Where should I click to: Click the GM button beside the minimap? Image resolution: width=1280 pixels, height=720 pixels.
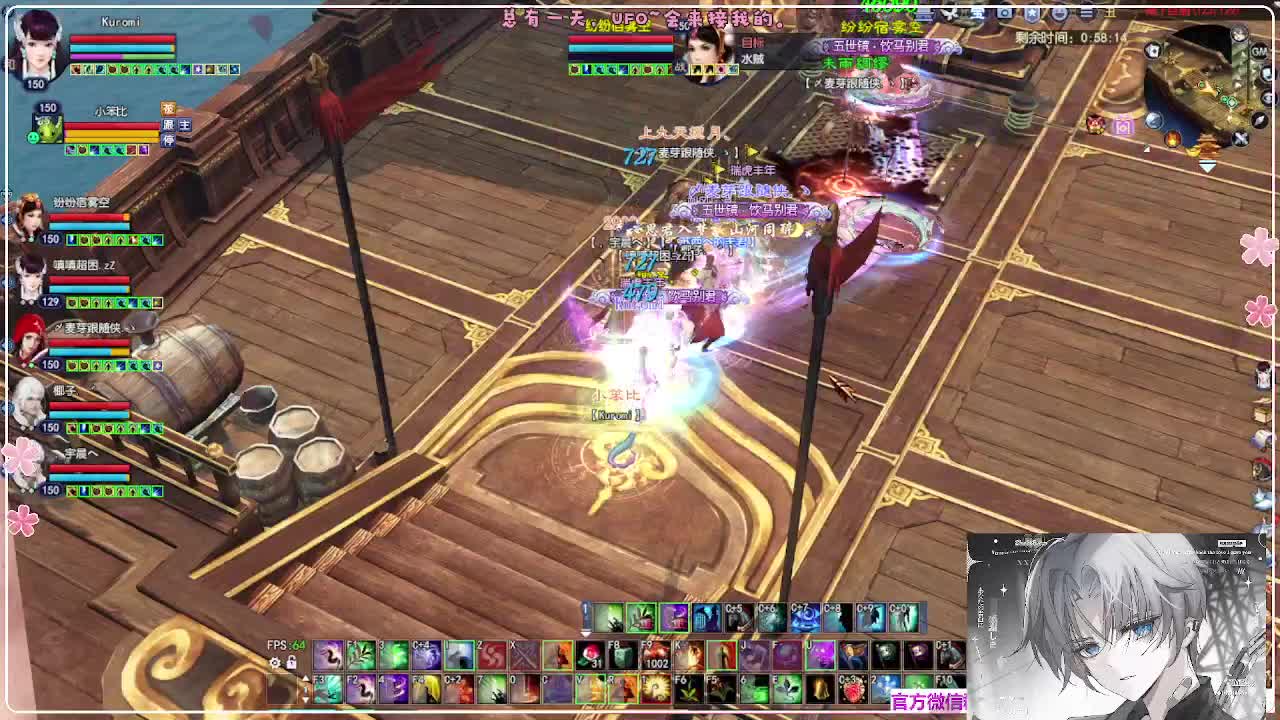(1258, 50)
